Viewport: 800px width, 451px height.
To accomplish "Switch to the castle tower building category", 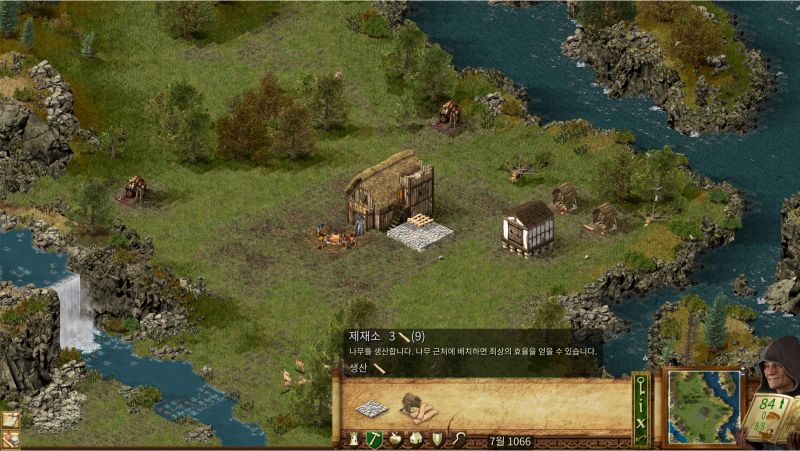I will [353, 439].
